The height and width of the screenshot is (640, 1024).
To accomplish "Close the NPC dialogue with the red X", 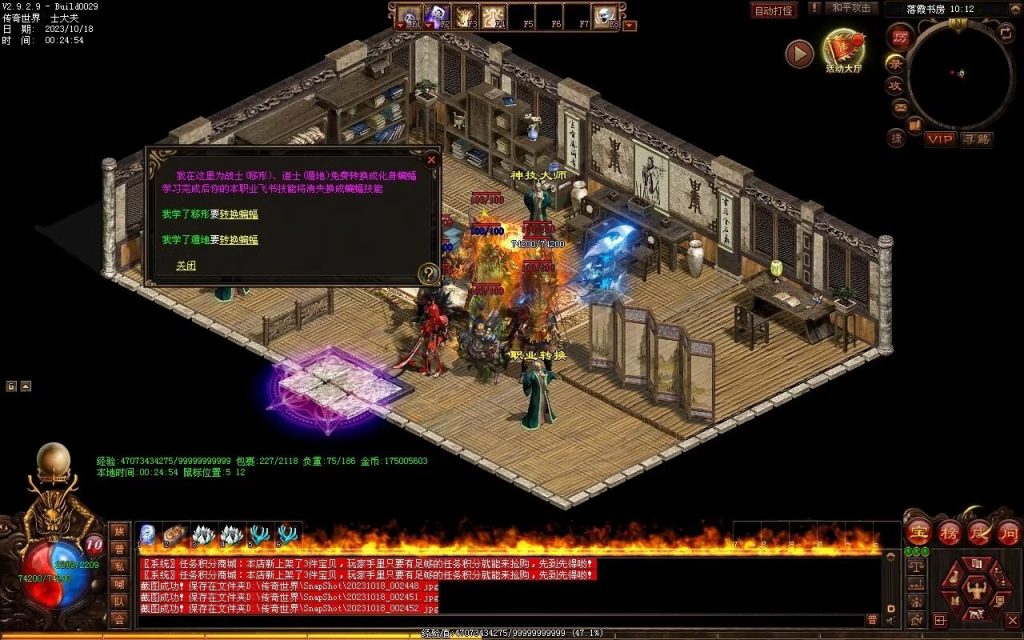I will coord(431,159).
